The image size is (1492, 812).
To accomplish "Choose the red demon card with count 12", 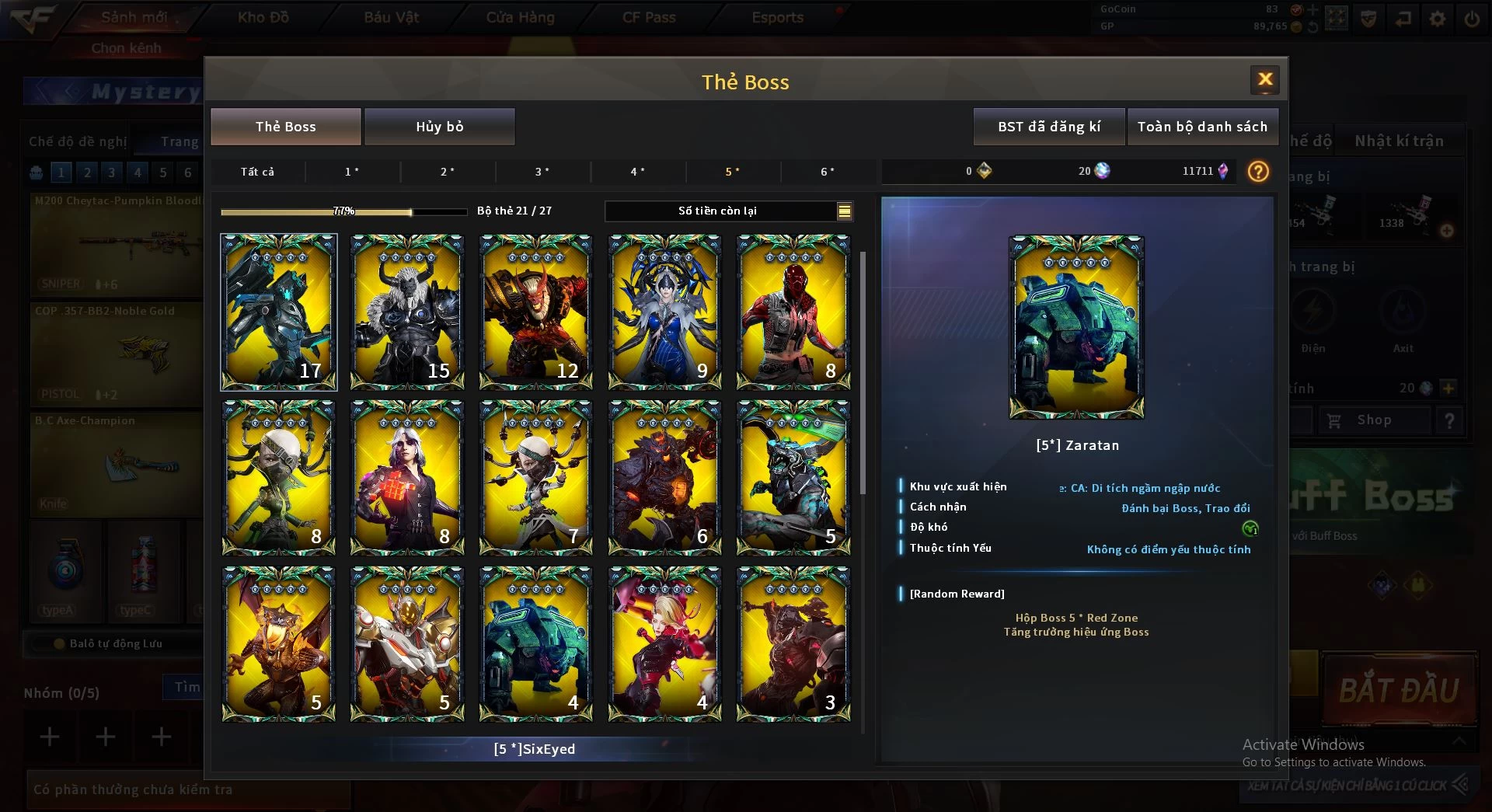I will [535, 312].
